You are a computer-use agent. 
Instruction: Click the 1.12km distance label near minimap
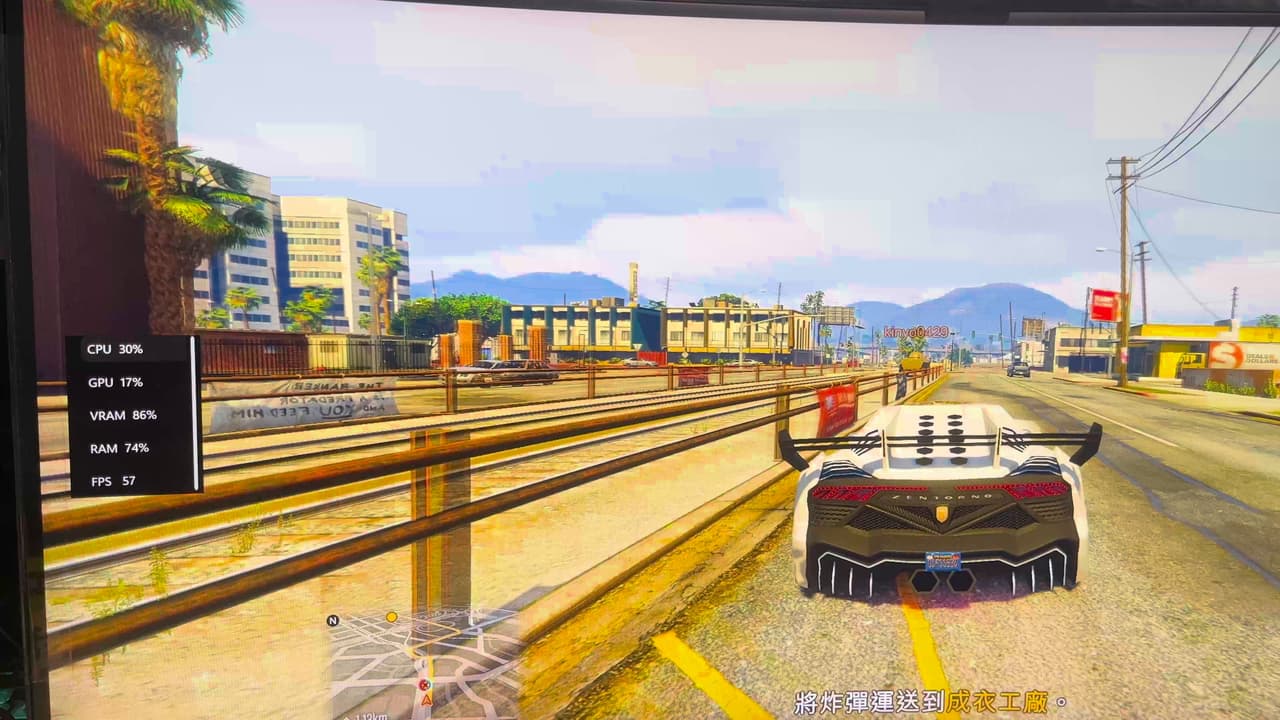(x=370, y=716)
